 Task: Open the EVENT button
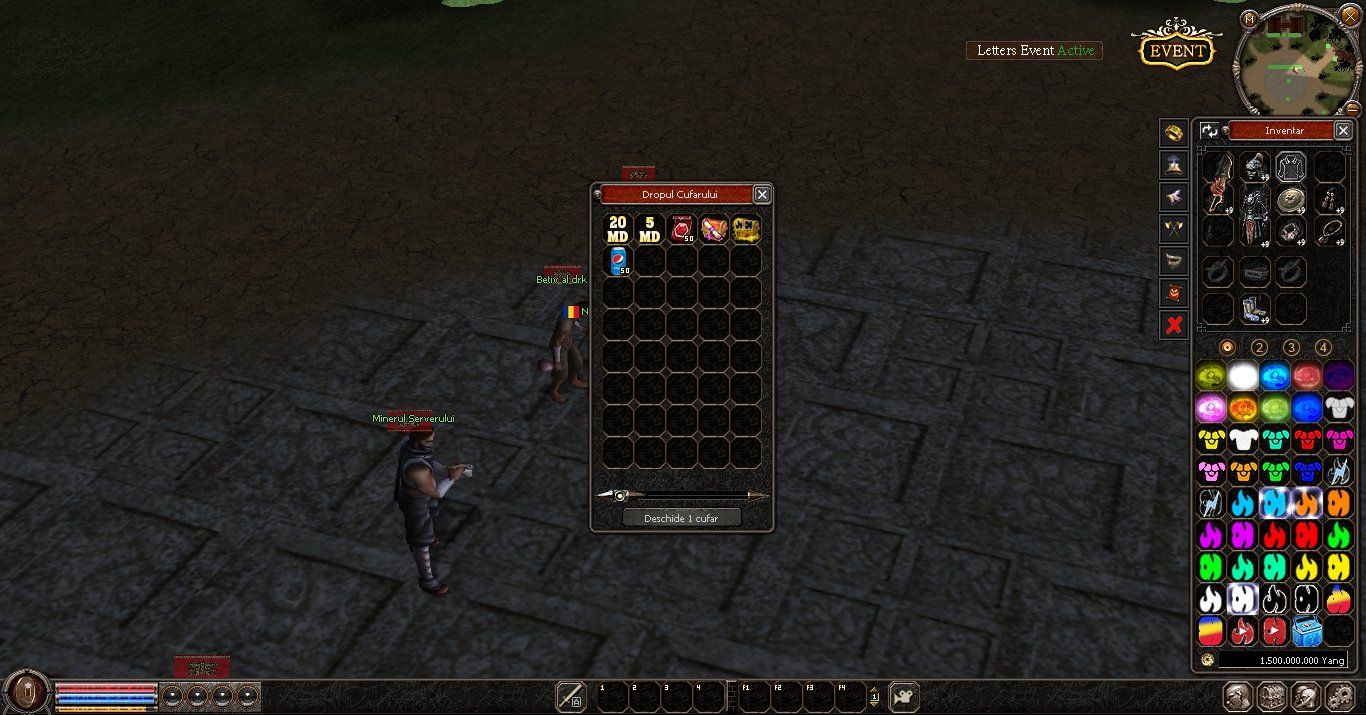[1176, 50]
